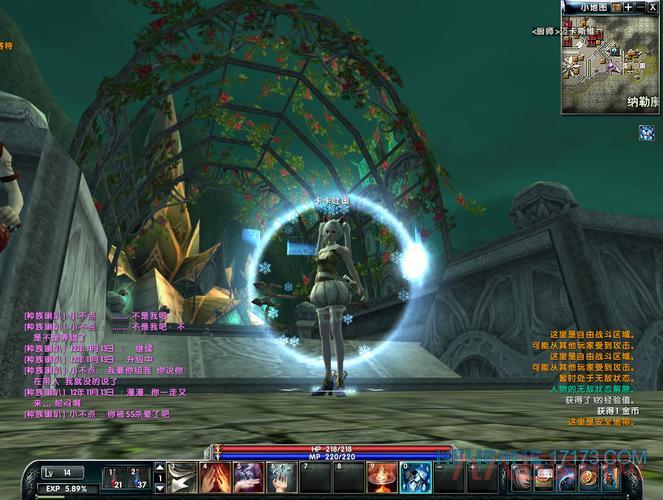
Task: Close the minimap with the X button
Action: click(x=653, y=7)
